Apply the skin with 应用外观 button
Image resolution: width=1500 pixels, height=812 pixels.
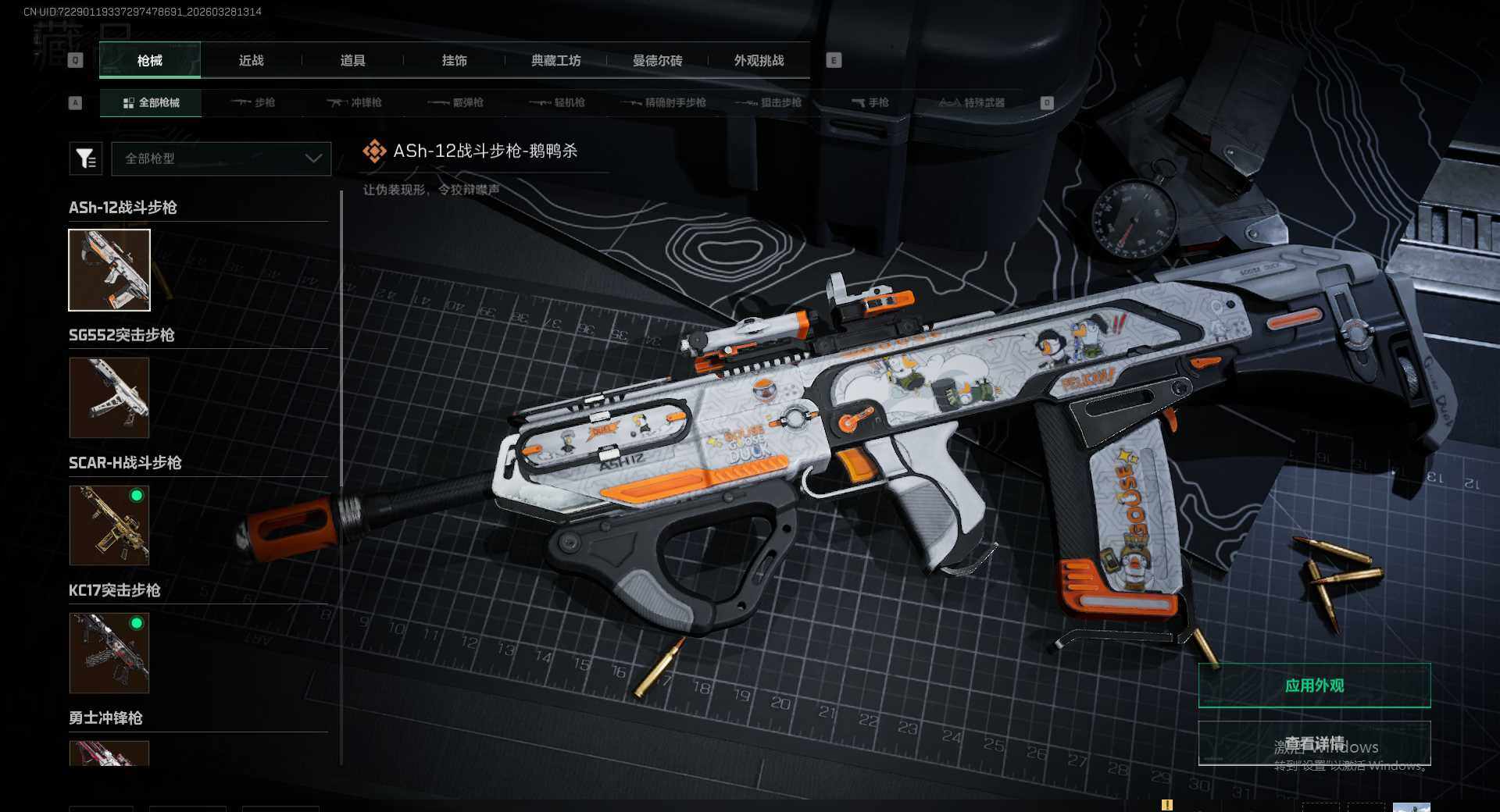pos(1314,686)
